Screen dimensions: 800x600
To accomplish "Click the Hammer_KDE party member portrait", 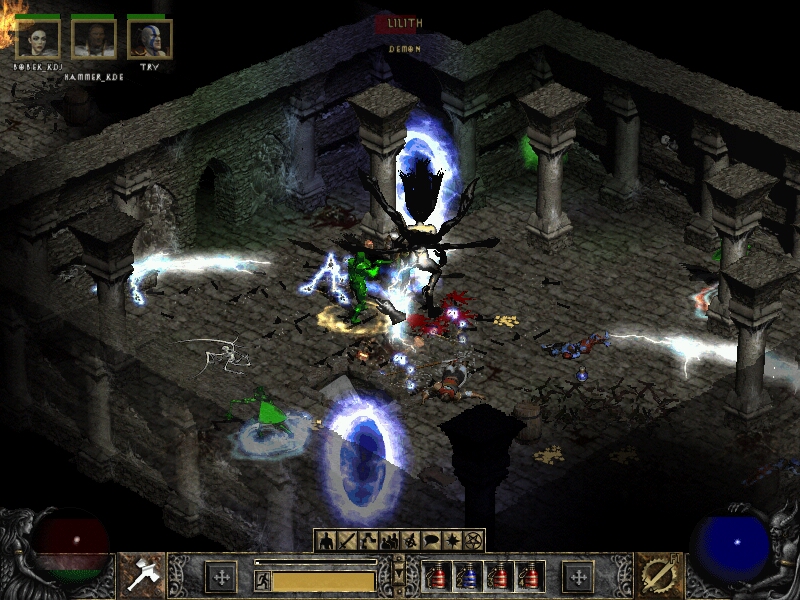I will (94, 39).
